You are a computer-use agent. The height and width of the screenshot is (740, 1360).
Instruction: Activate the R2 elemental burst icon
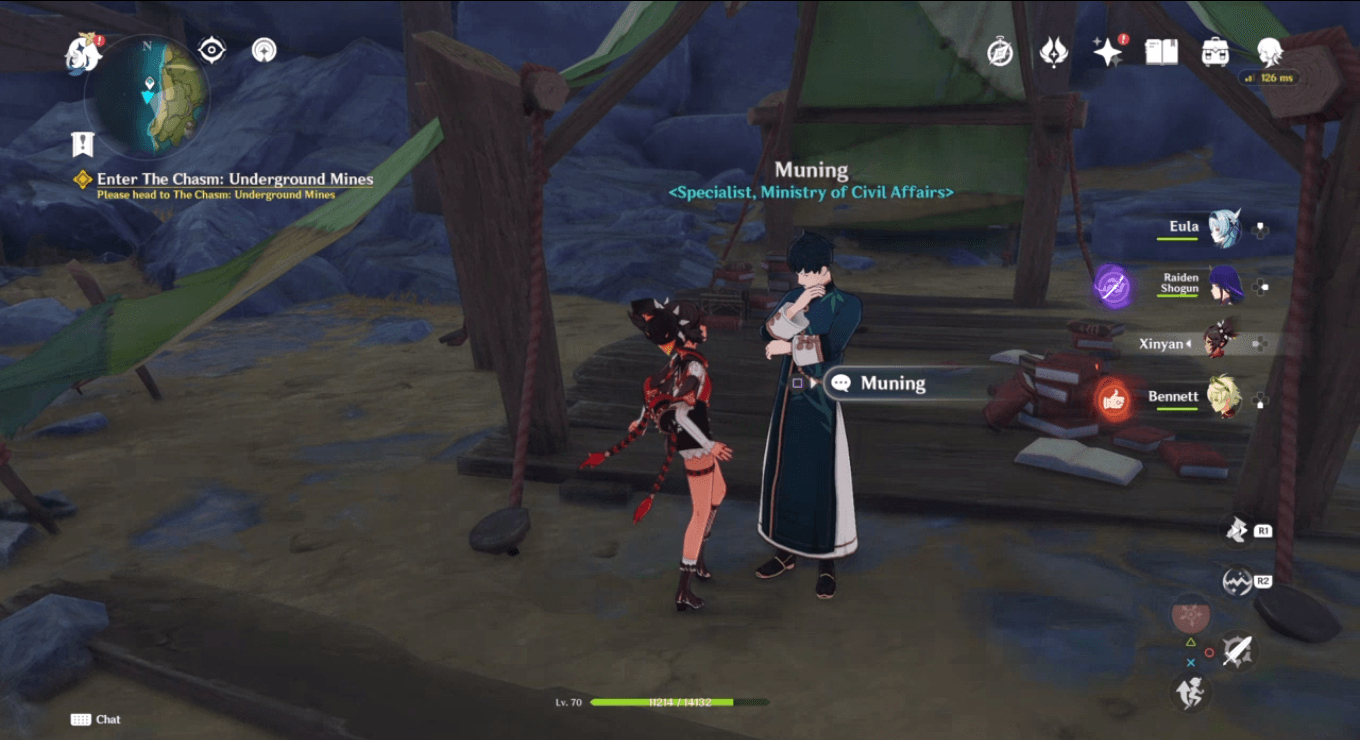tap(1235, 578)
